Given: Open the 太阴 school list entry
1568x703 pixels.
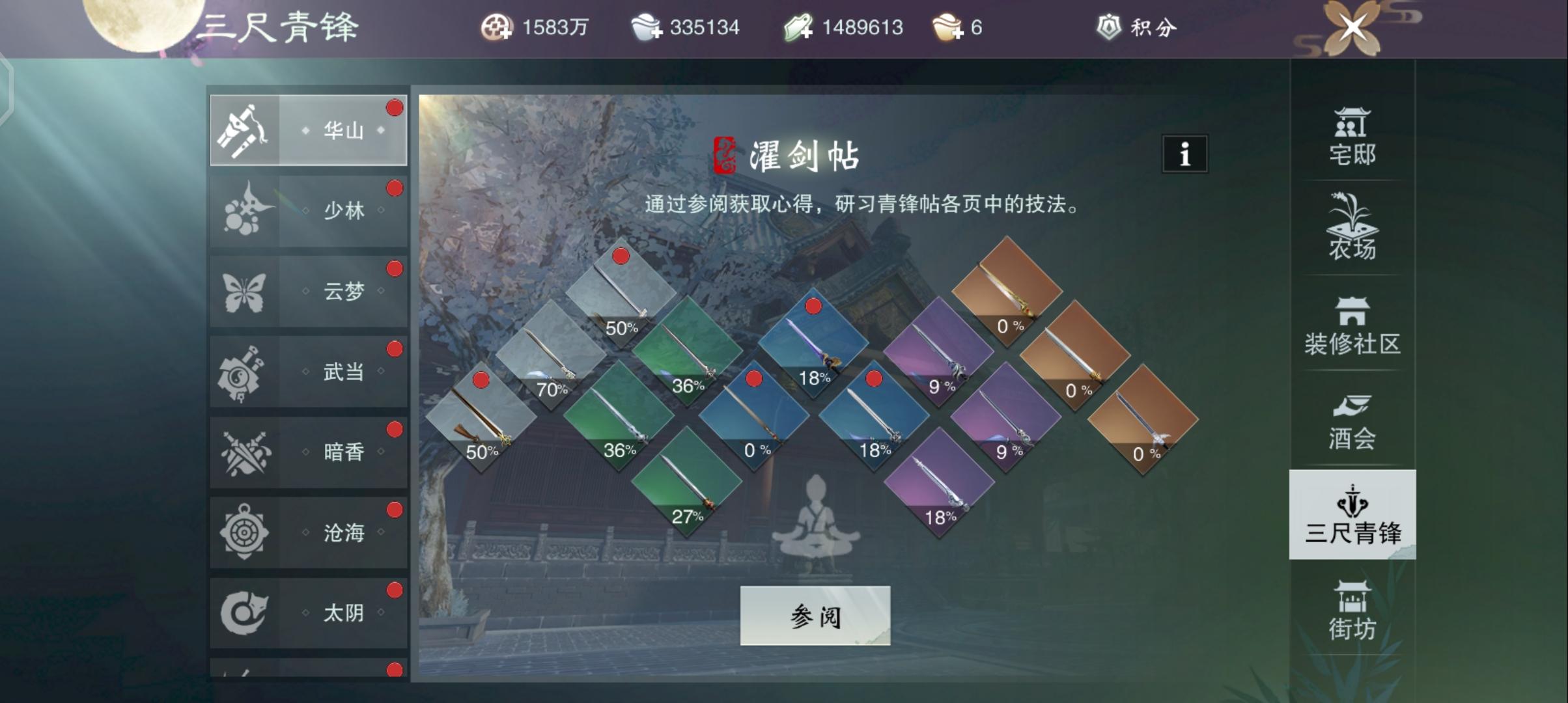Looking at the screenshot, I should [x=307, y=612].
